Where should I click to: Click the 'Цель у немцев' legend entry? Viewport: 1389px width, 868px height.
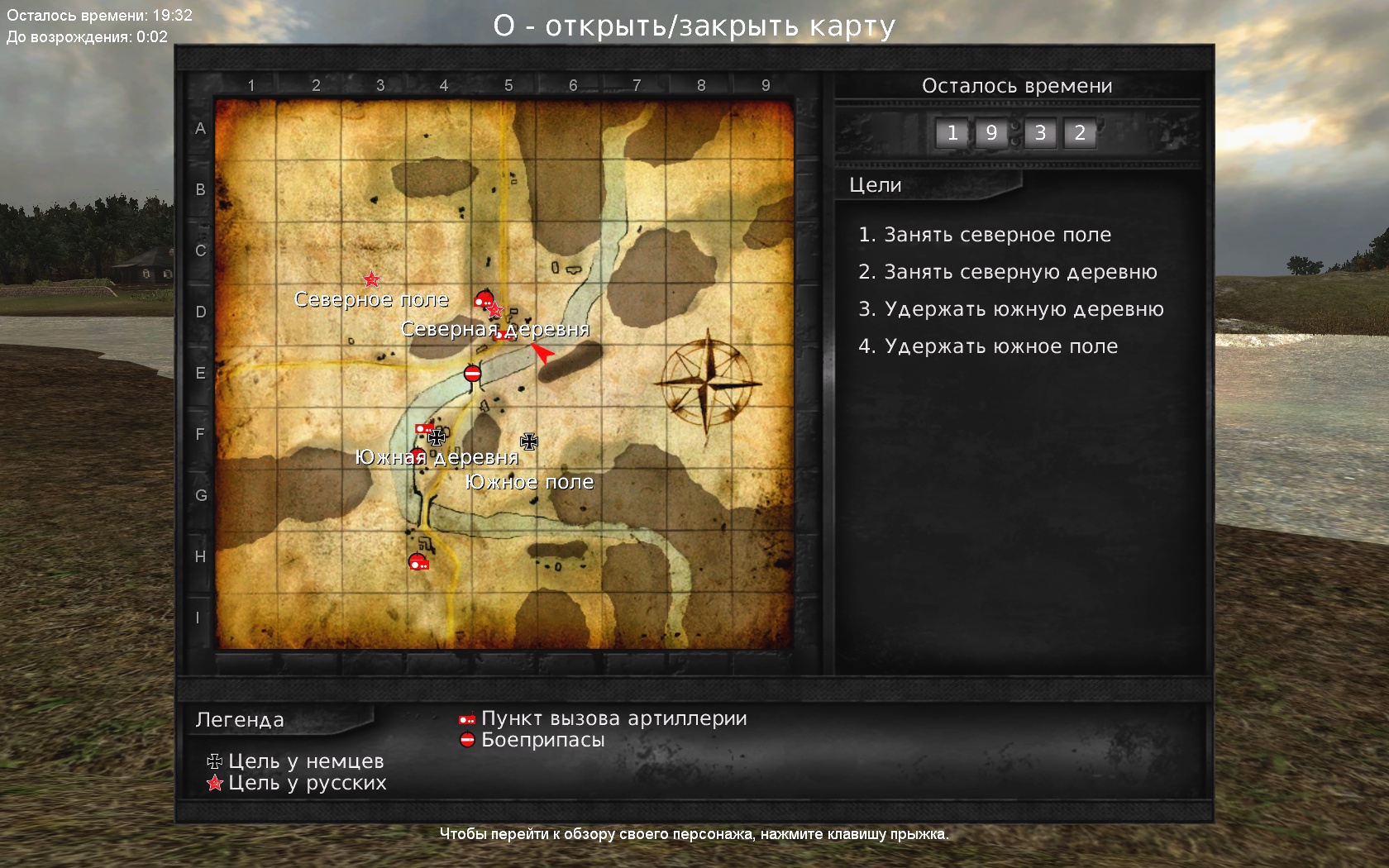[x=296, y=761]
